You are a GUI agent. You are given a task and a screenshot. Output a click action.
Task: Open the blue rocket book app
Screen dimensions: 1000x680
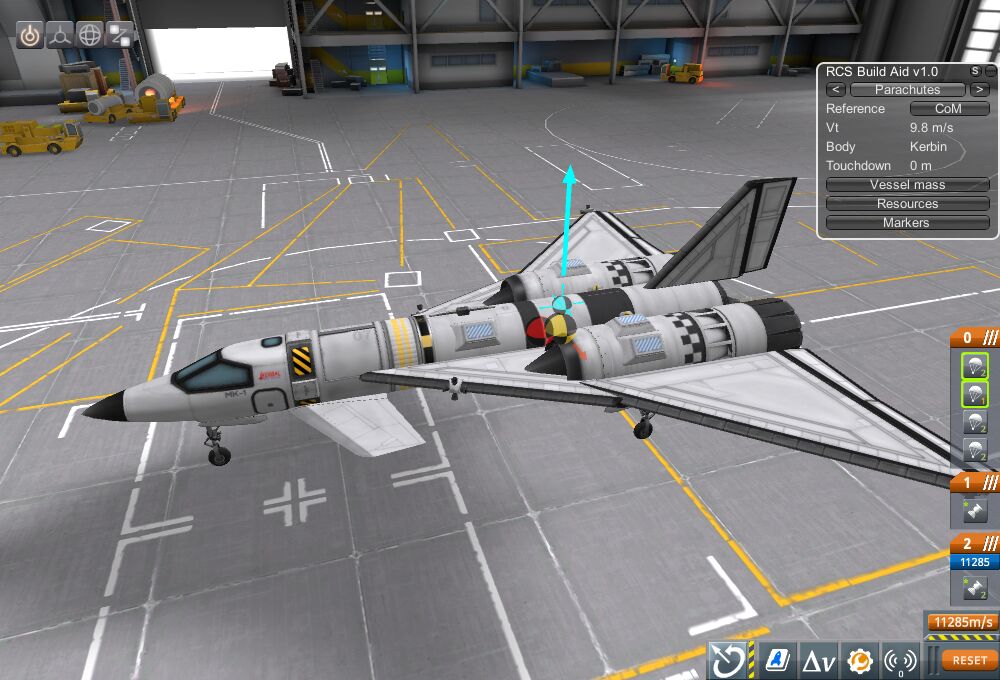pyautogui.click(x=776, y=660)
